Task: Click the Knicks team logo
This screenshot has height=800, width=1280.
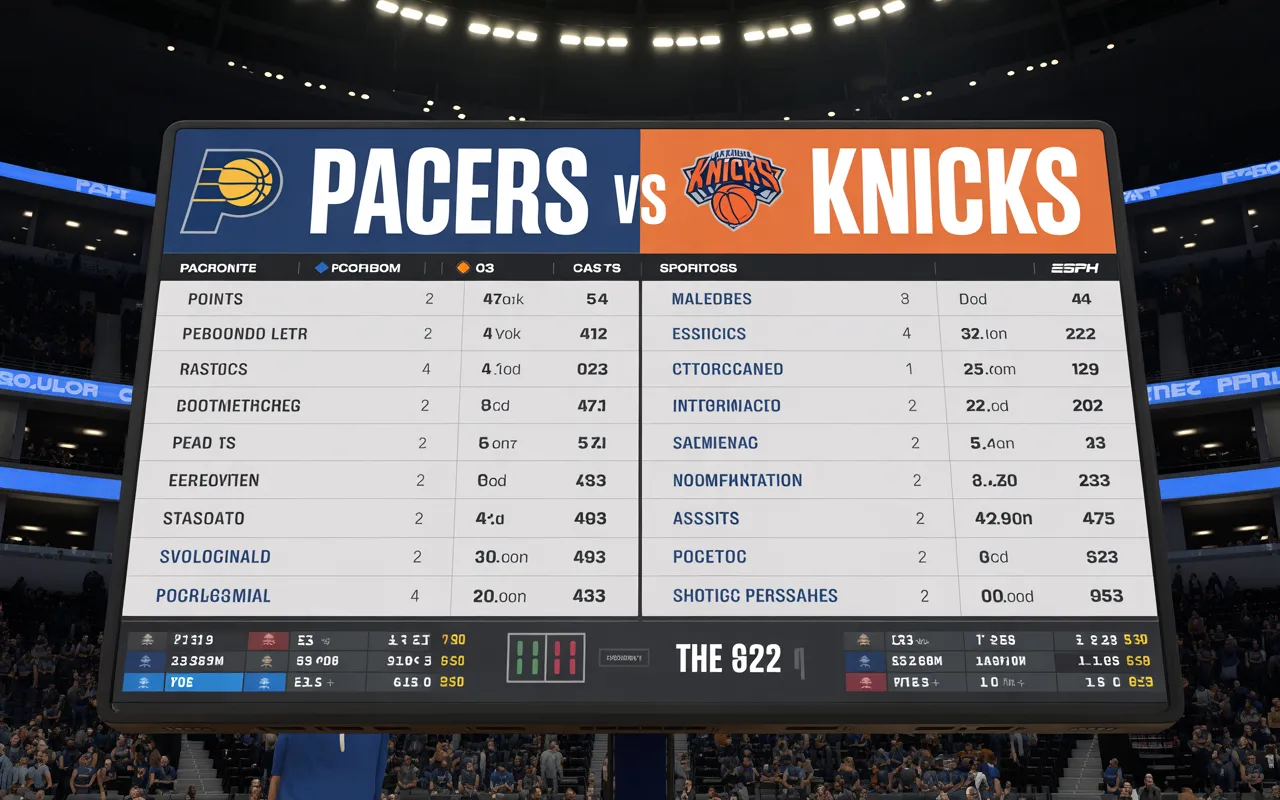Action: [x=733, y=187]
